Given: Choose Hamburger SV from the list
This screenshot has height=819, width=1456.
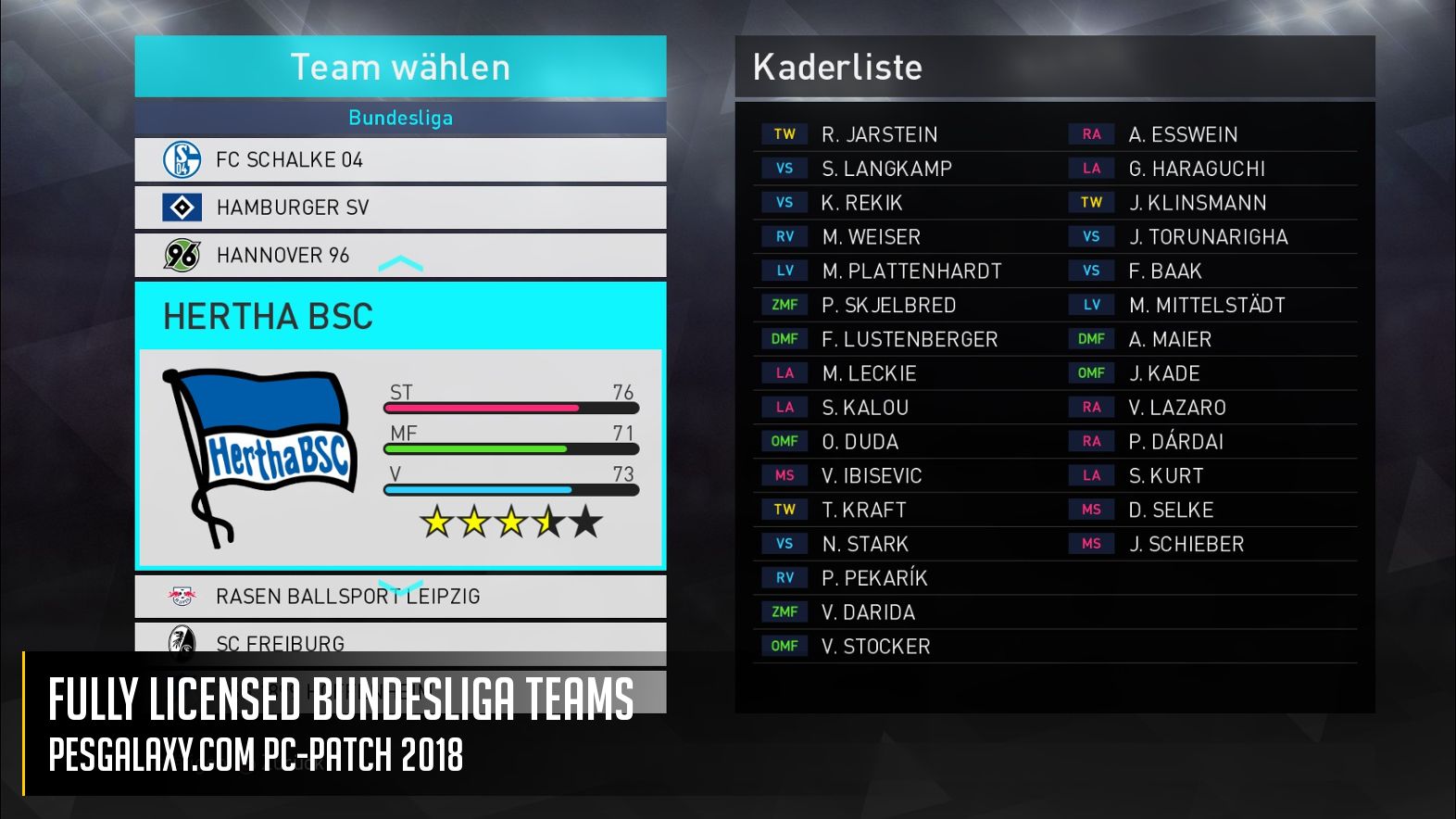Looking at the screenshot, I should [400, 208].
